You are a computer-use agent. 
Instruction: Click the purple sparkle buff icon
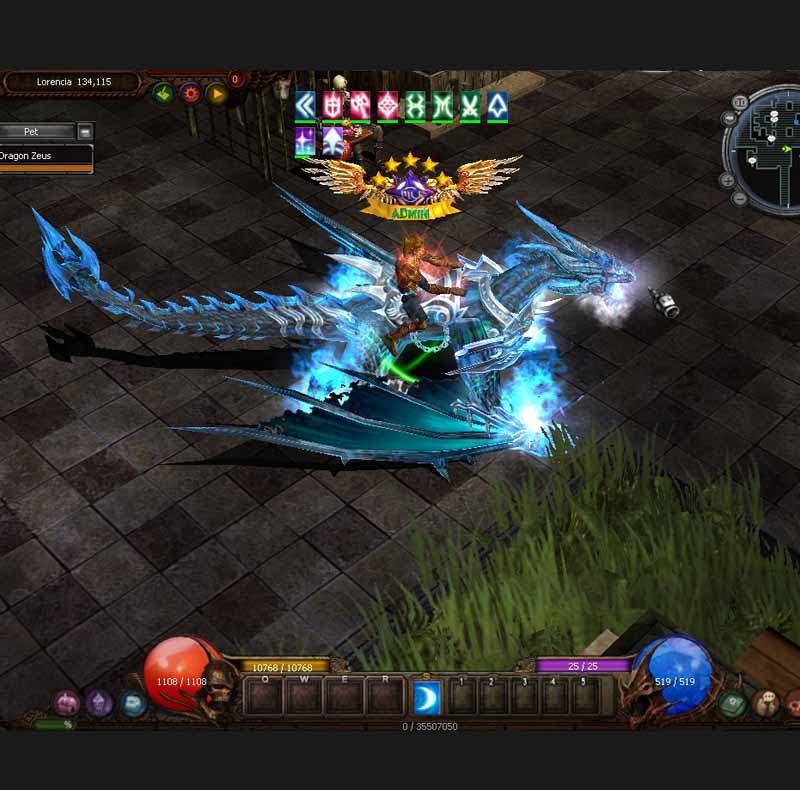[305, 140]
